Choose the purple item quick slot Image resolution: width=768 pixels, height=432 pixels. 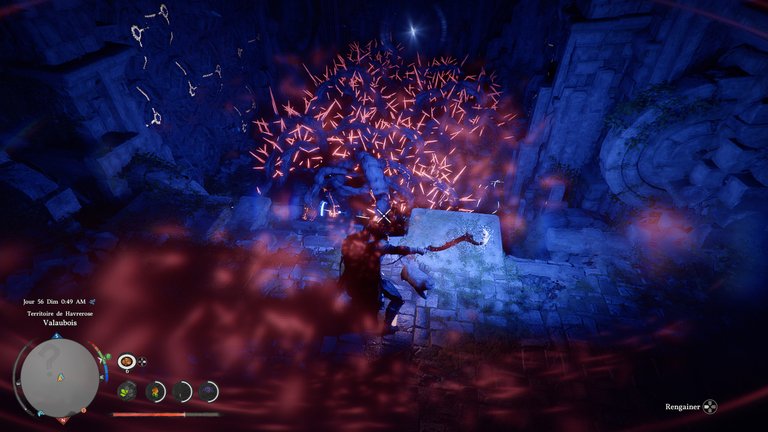[208, 391]
